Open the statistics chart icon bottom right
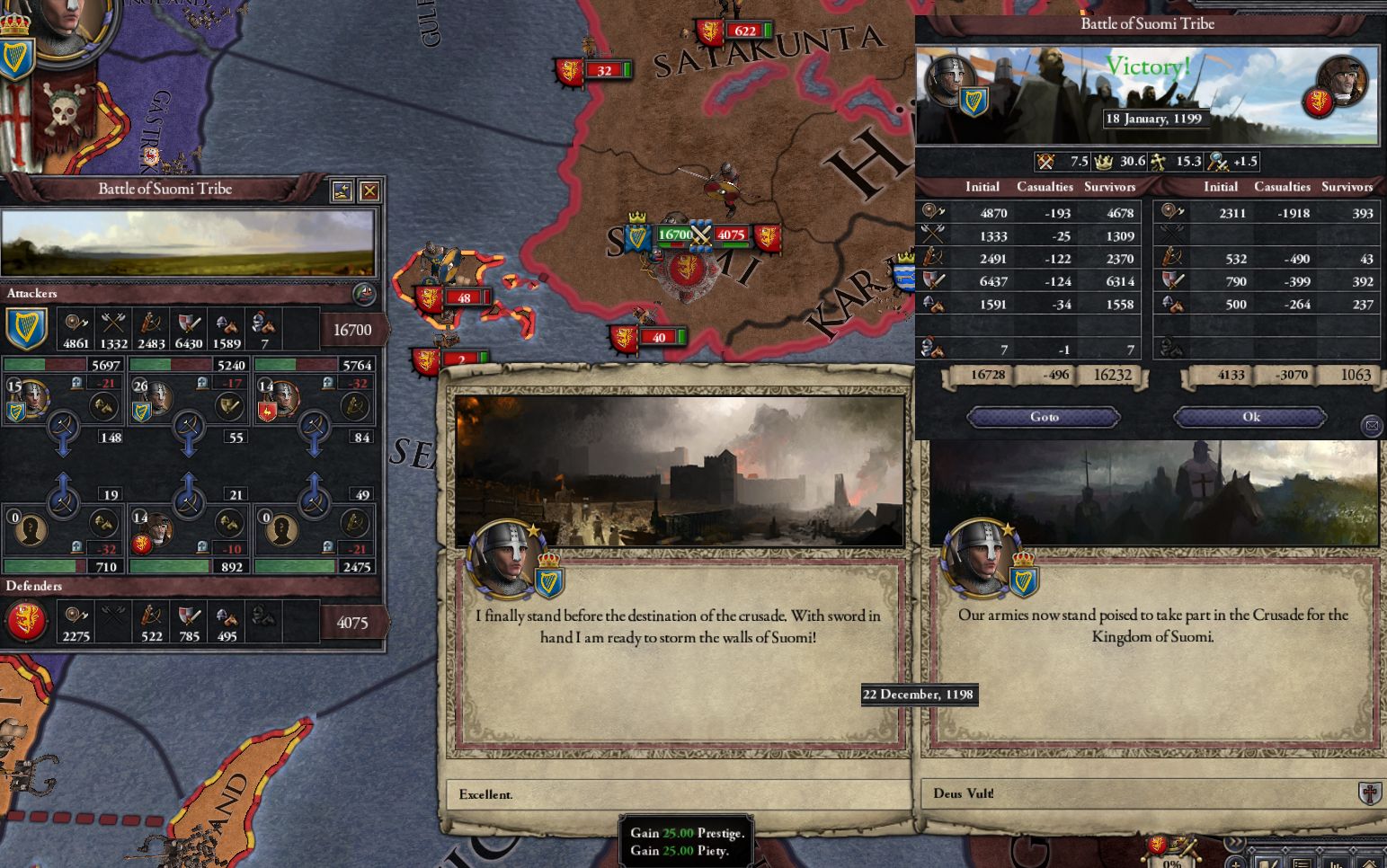Image resolution: width=1387 pixels, height=868 pixels. (x=1335, y=864)
